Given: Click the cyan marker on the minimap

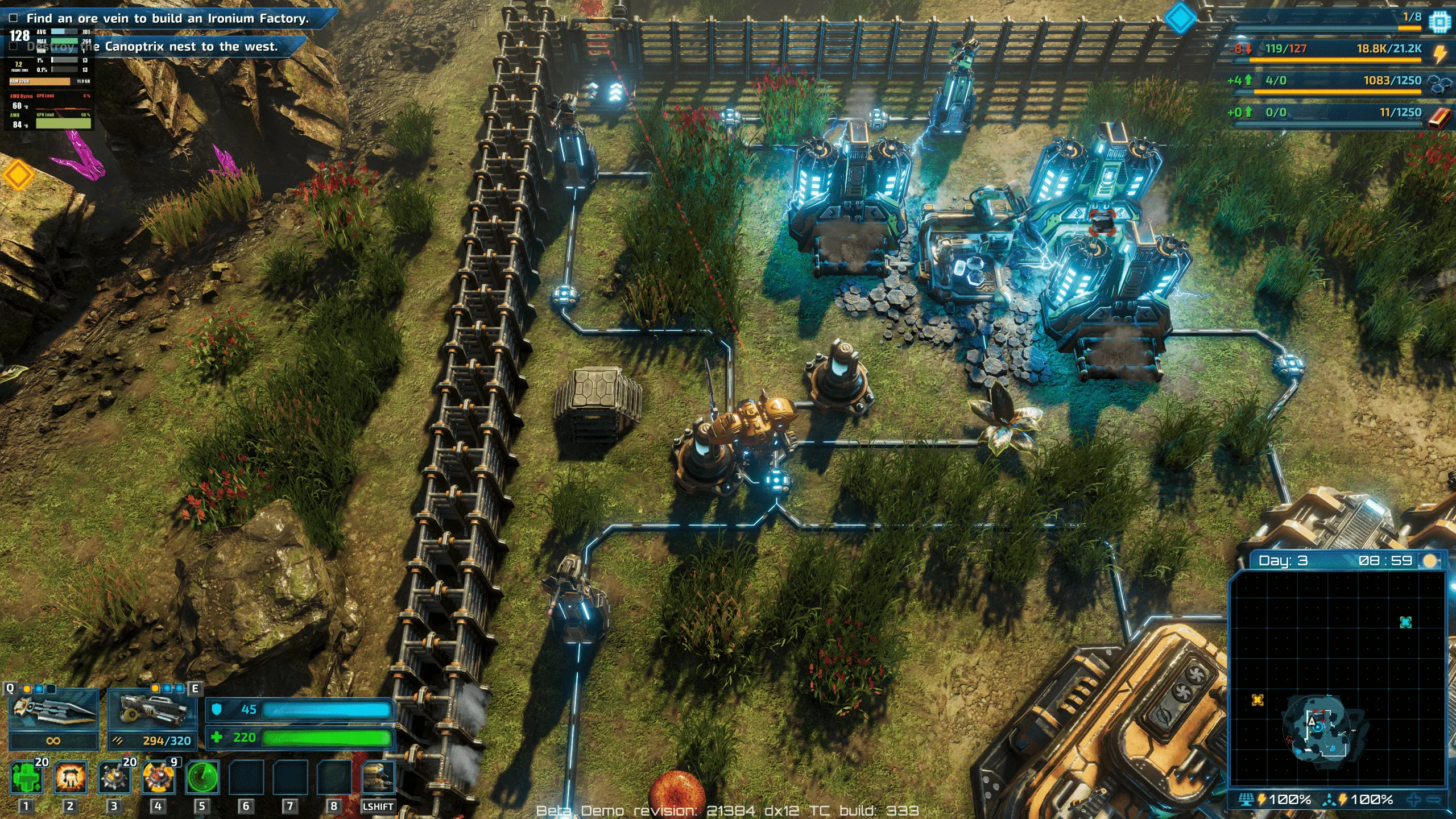Looking at the screenshot, I should (1405, 622).
